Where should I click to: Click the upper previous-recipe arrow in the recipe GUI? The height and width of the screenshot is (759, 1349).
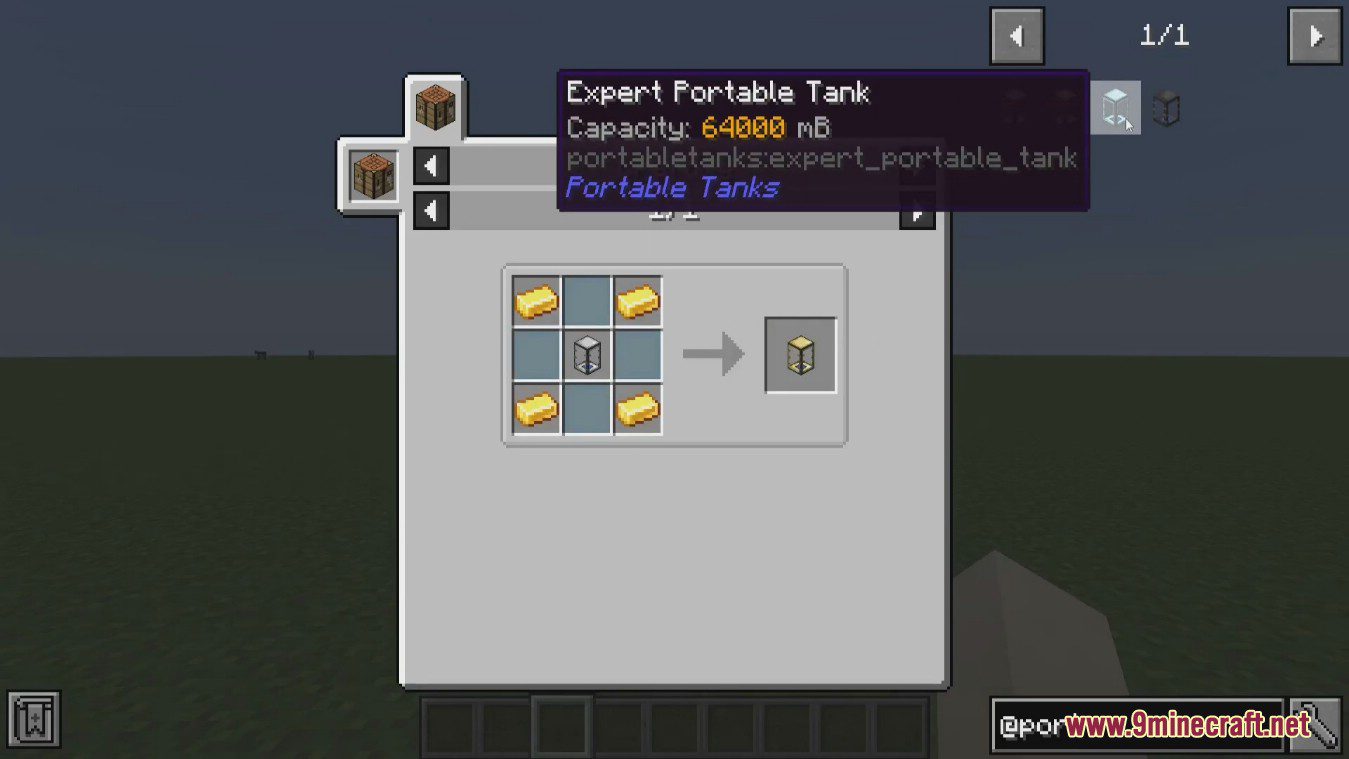coord(430,165)
